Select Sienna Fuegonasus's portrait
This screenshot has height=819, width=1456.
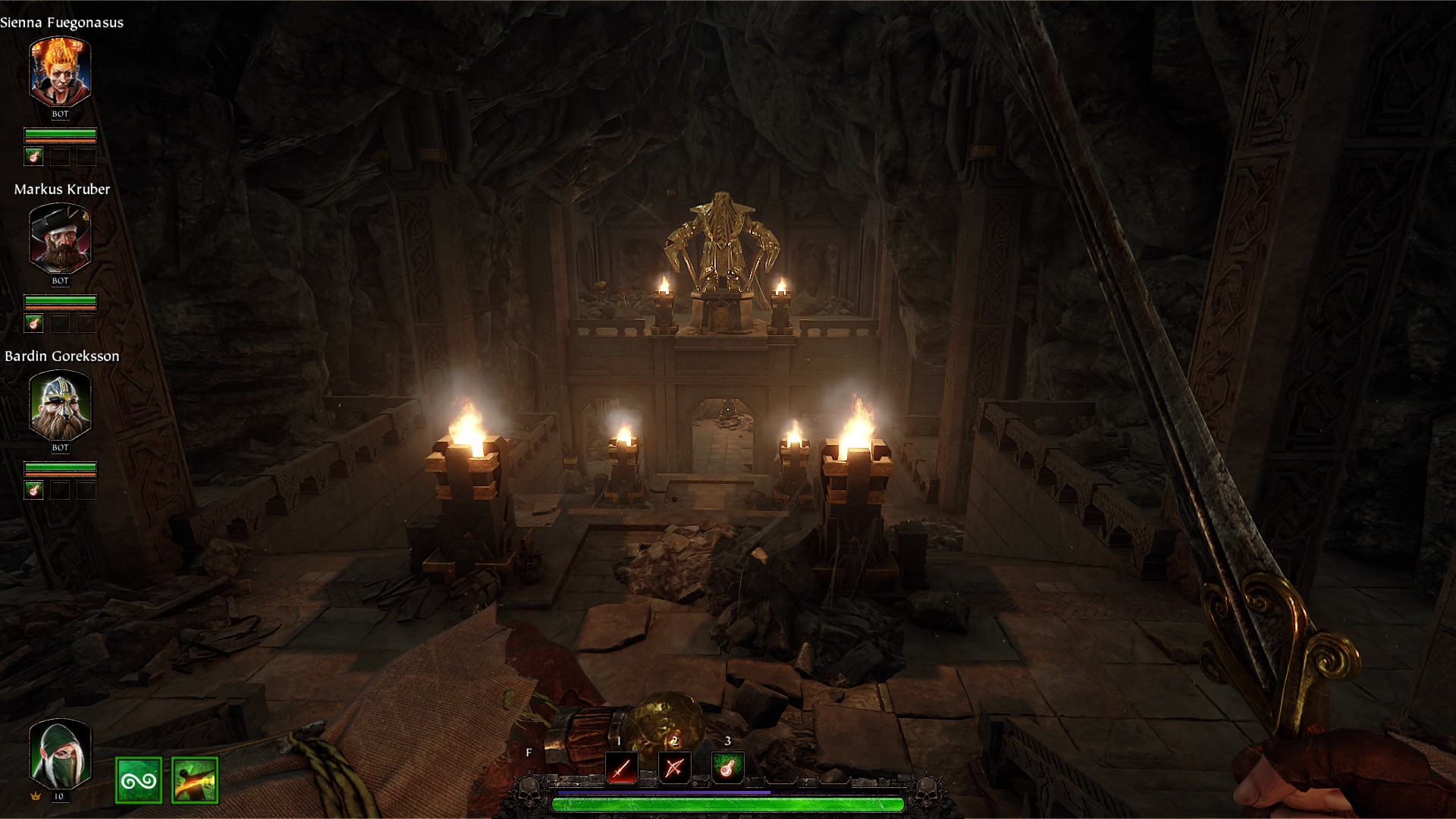click(x=60, y=71)
